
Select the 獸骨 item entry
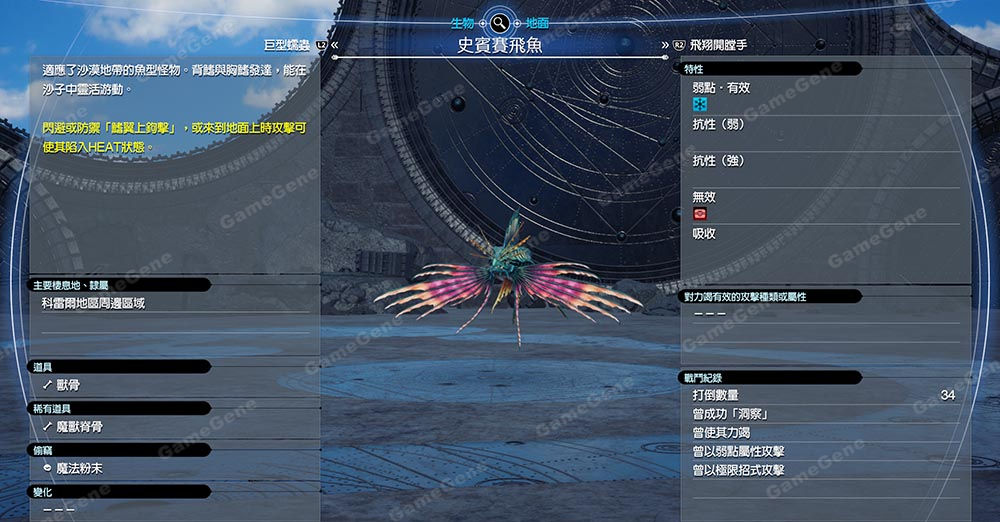[x=74, y=384]
